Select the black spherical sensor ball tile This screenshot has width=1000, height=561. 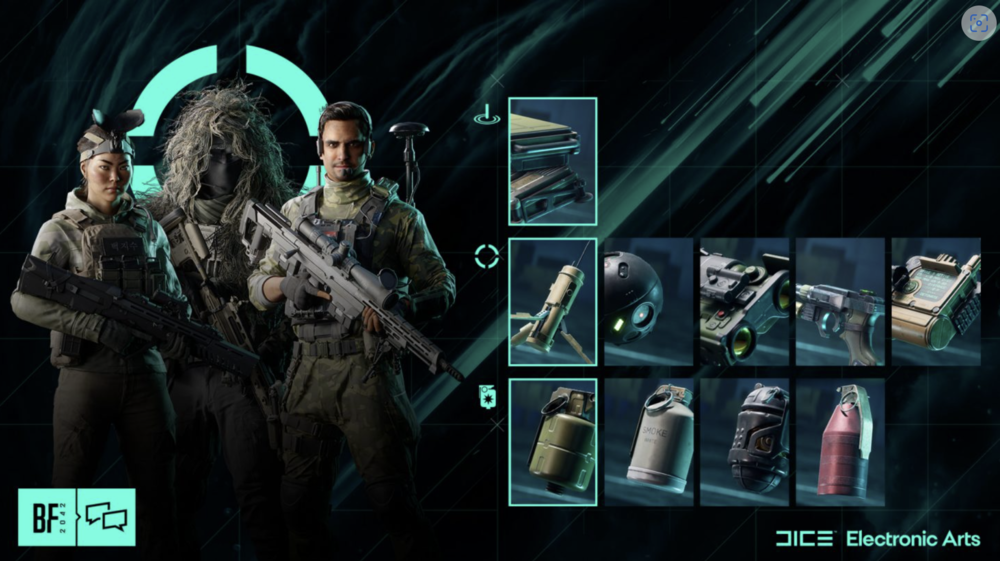pyautogui.click(x=648, y=301)
